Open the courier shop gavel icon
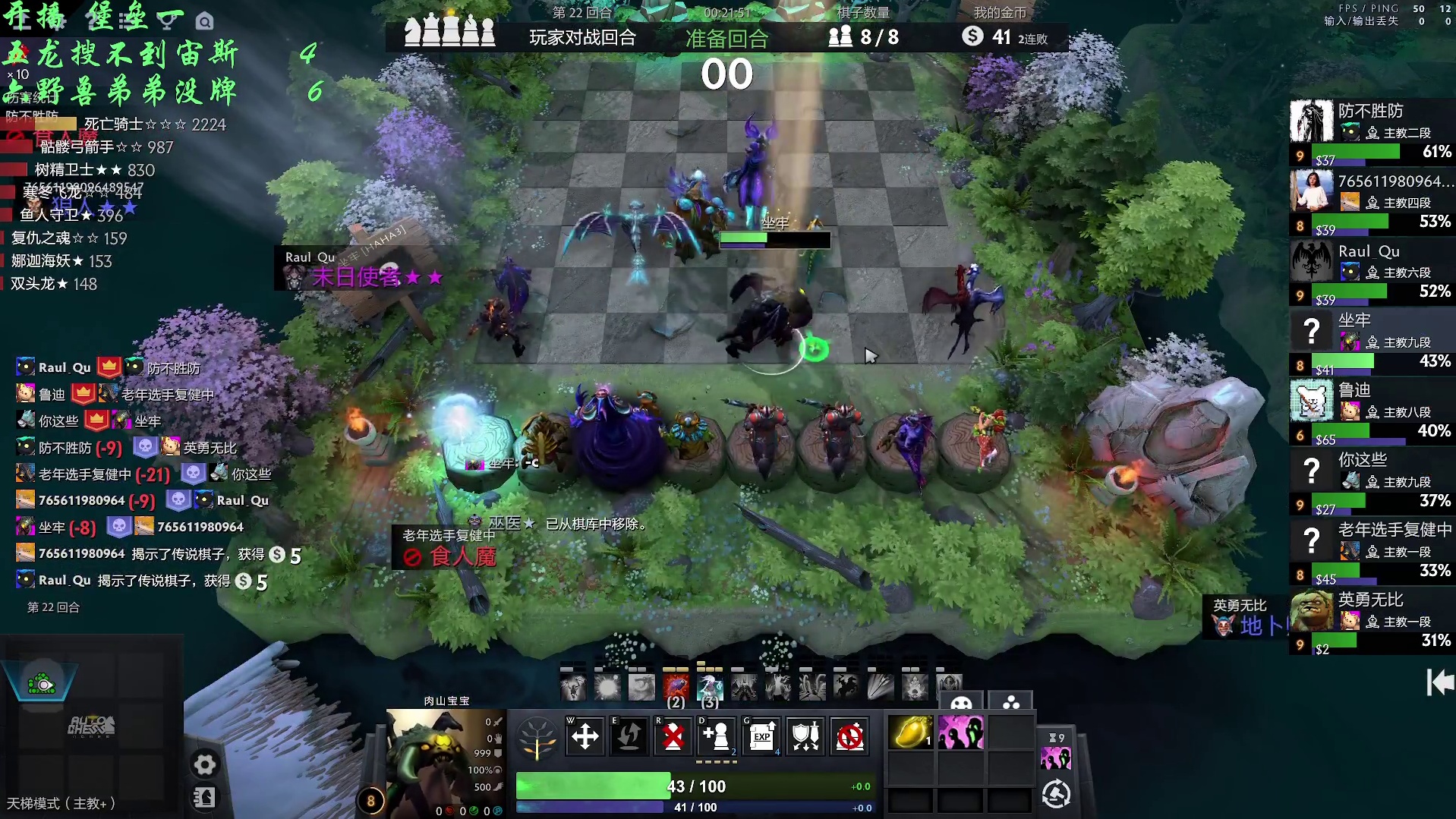The image size is (1456, 819). 1056,794
